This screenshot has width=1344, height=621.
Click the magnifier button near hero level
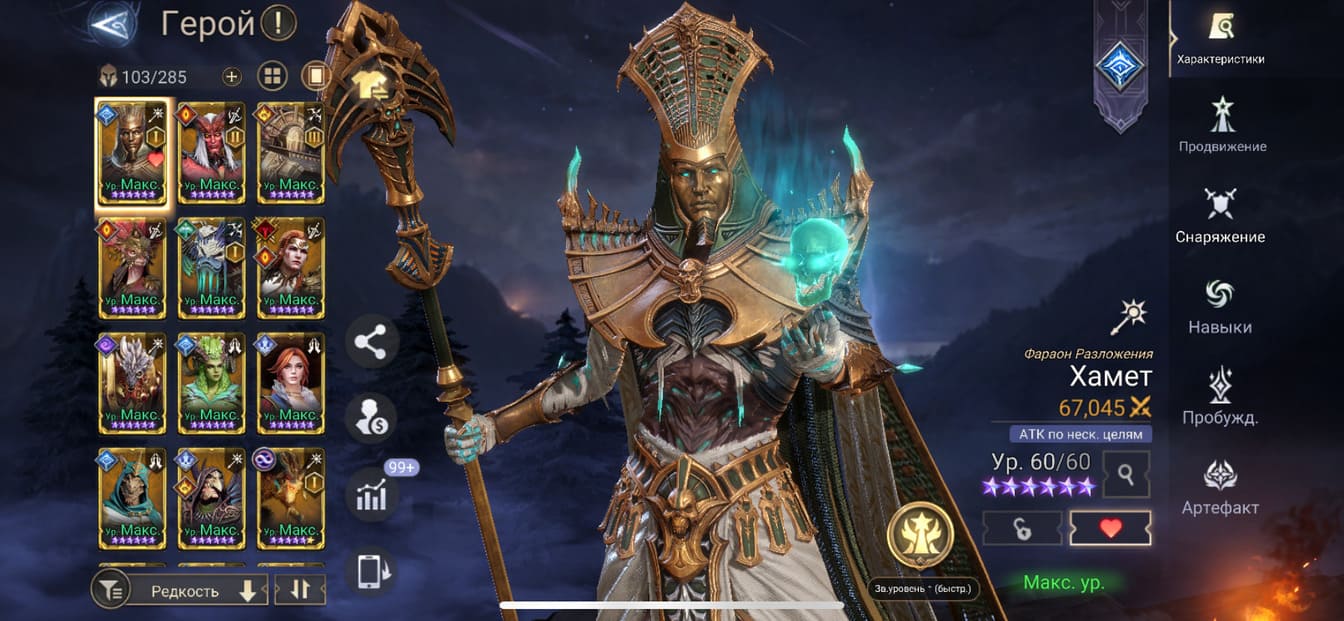(x=1126, y=474)
